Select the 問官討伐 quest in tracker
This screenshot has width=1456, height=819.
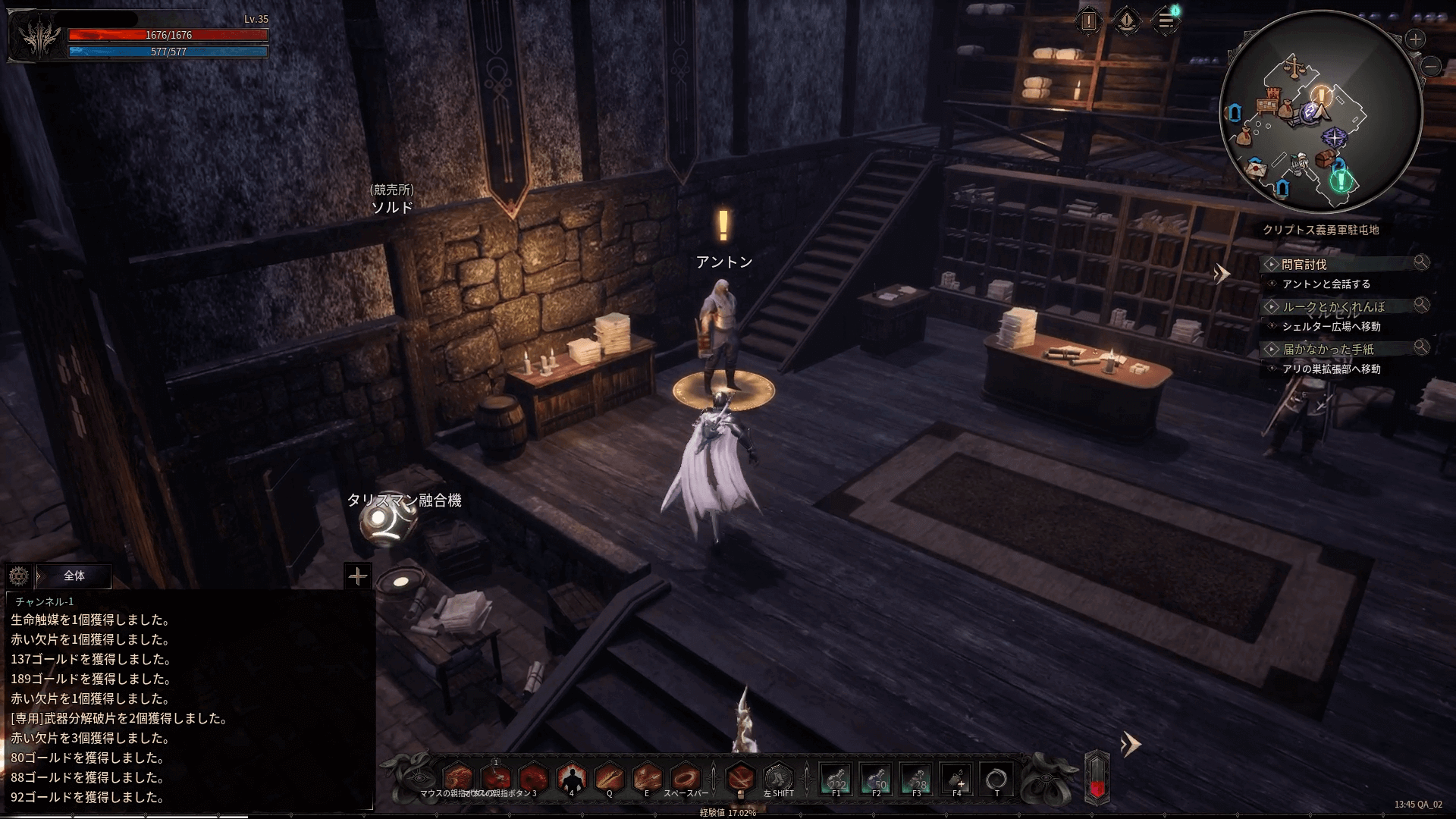[1304, 265]
